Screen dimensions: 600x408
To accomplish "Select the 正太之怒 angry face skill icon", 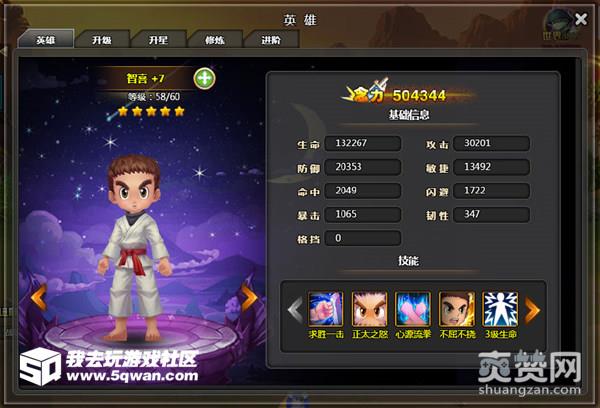I will coord(369,308).
